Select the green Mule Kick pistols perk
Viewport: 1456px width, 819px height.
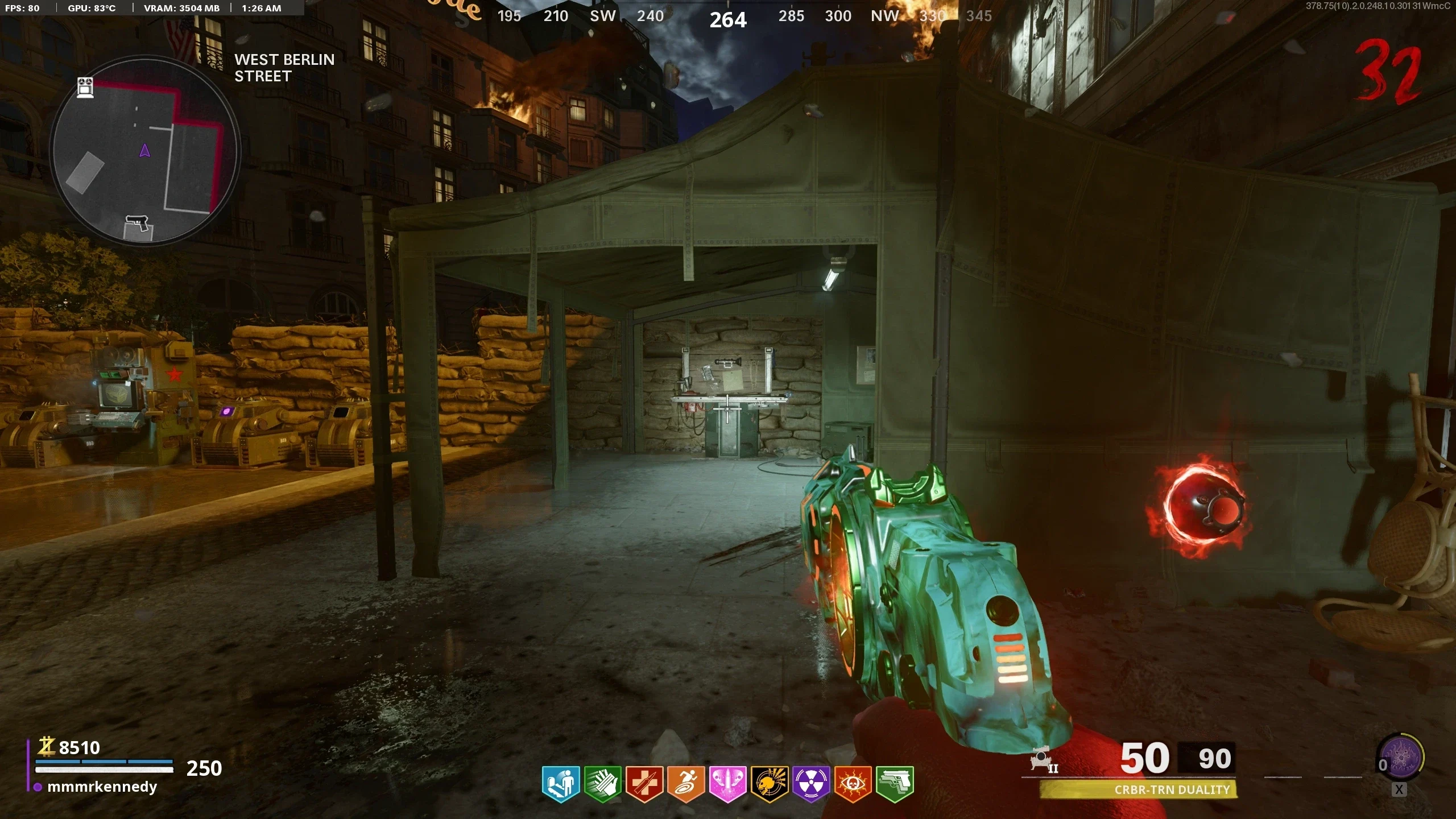(895, 784)
